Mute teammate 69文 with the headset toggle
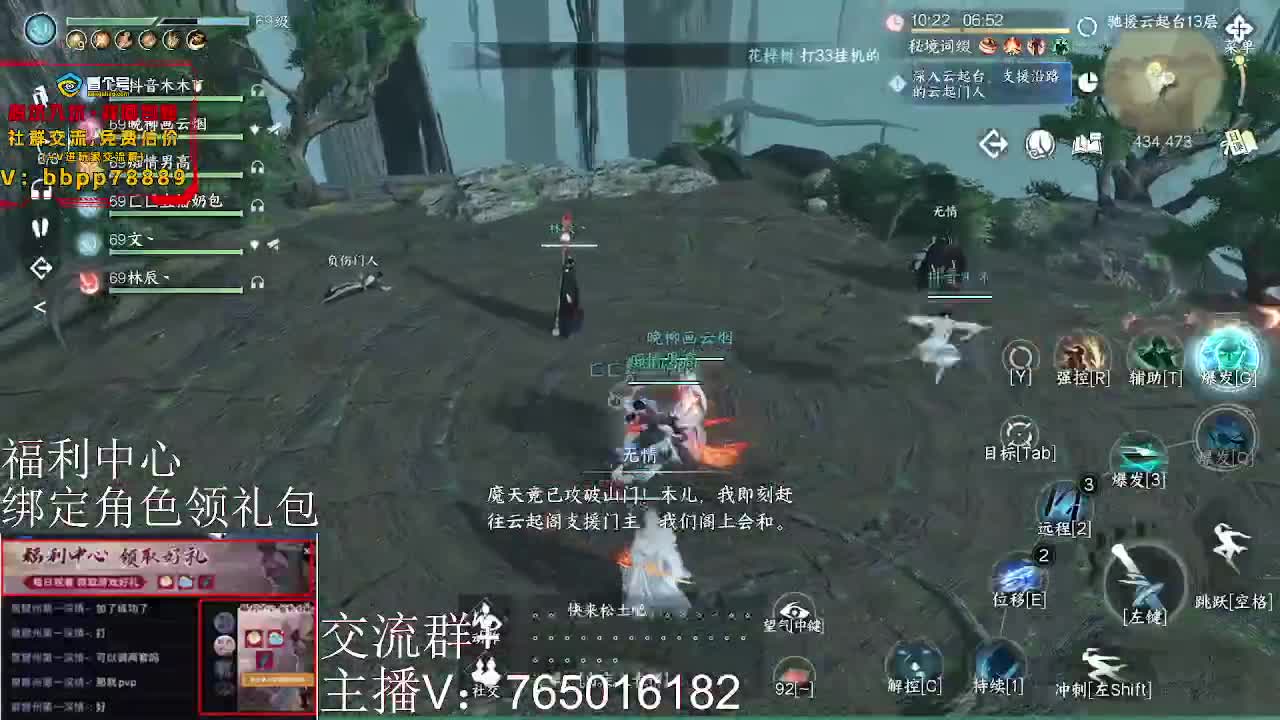 (x=255, y=244)
